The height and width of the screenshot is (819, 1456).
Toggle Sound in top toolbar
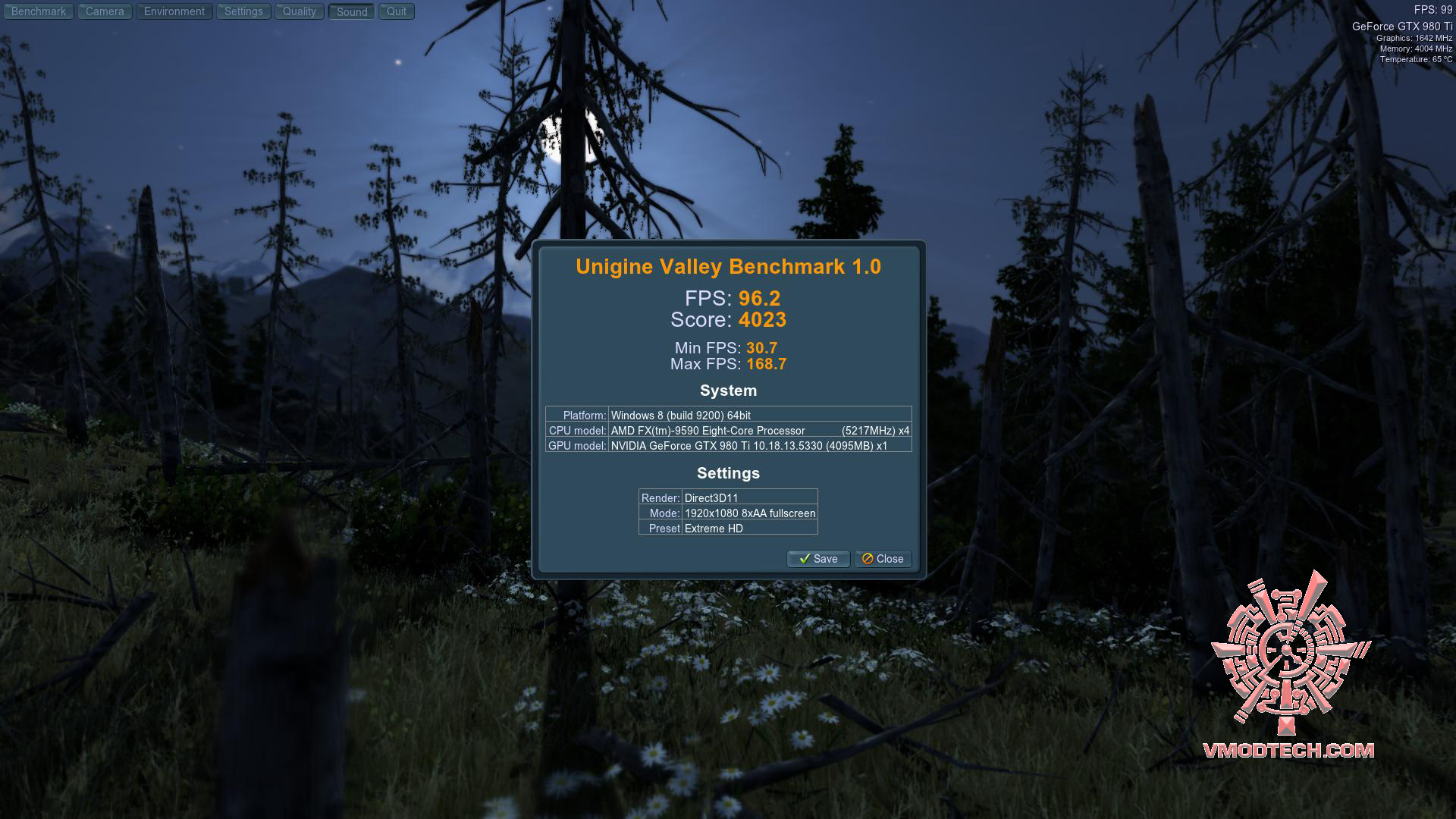[x=352, y=12]
